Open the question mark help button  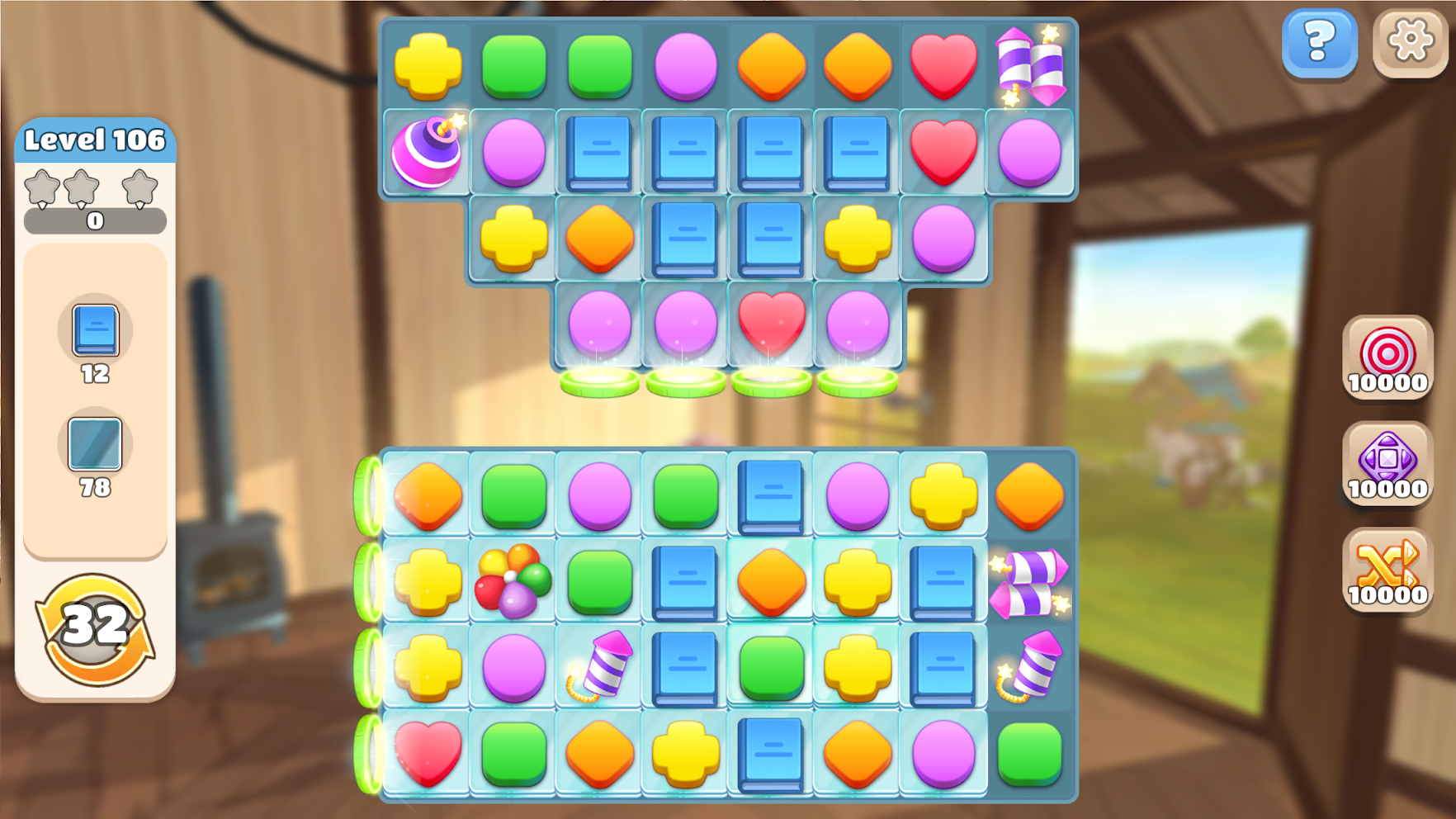pos(1319,42)
